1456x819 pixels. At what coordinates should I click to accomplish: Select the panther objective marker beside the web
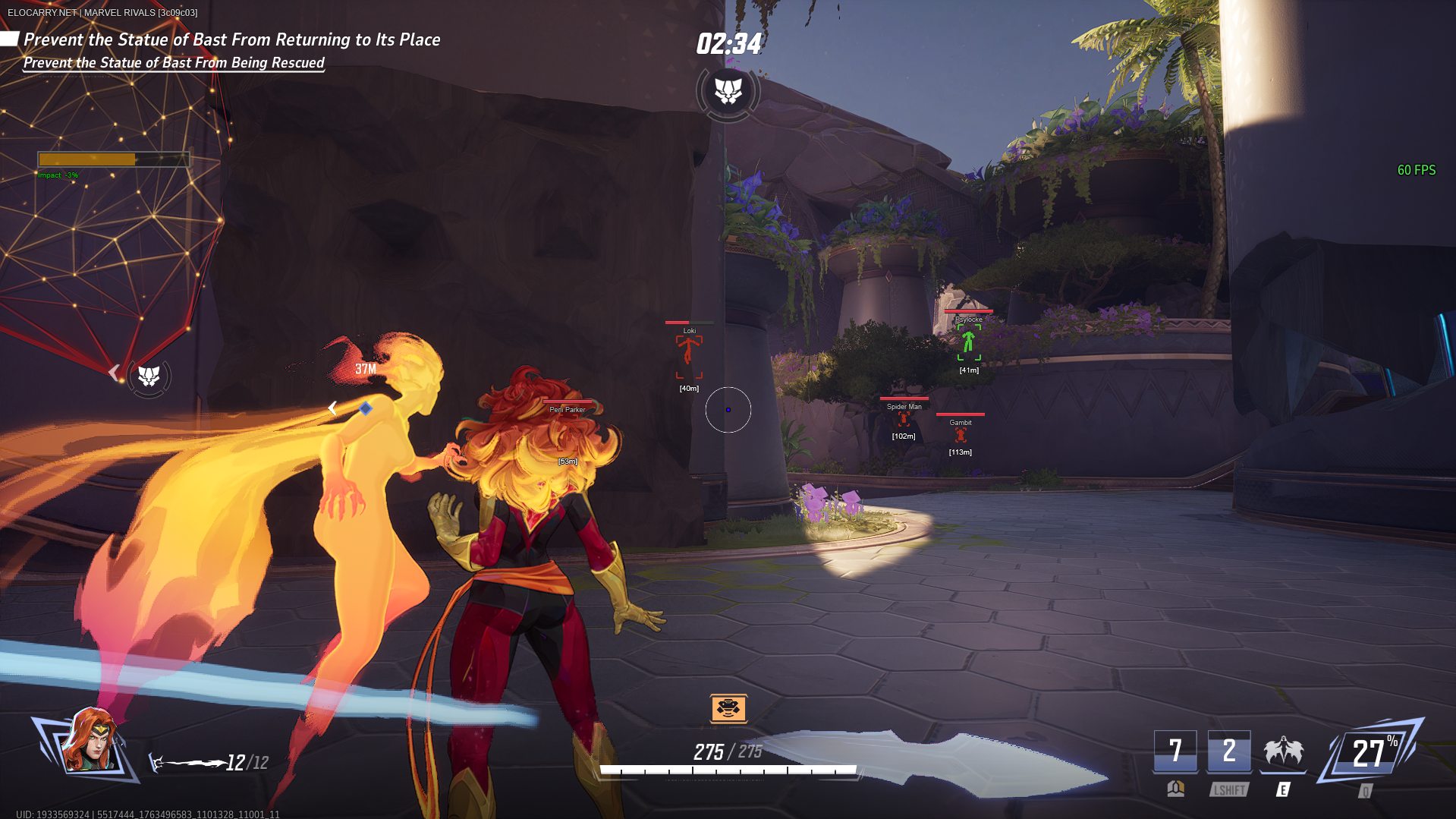149,376
